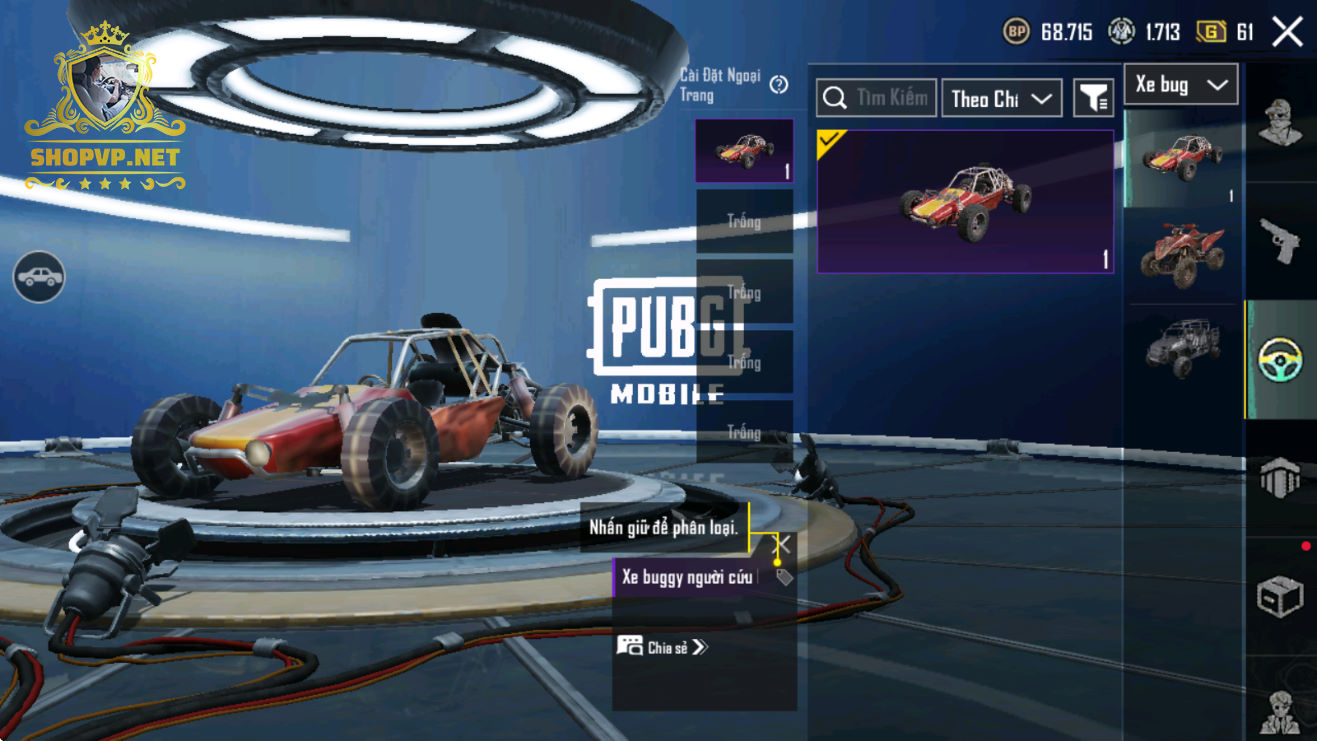This screenshot has height=741, width=1317.
Task: Select the large red buggy skin card
Action: (x=965, y=201)
